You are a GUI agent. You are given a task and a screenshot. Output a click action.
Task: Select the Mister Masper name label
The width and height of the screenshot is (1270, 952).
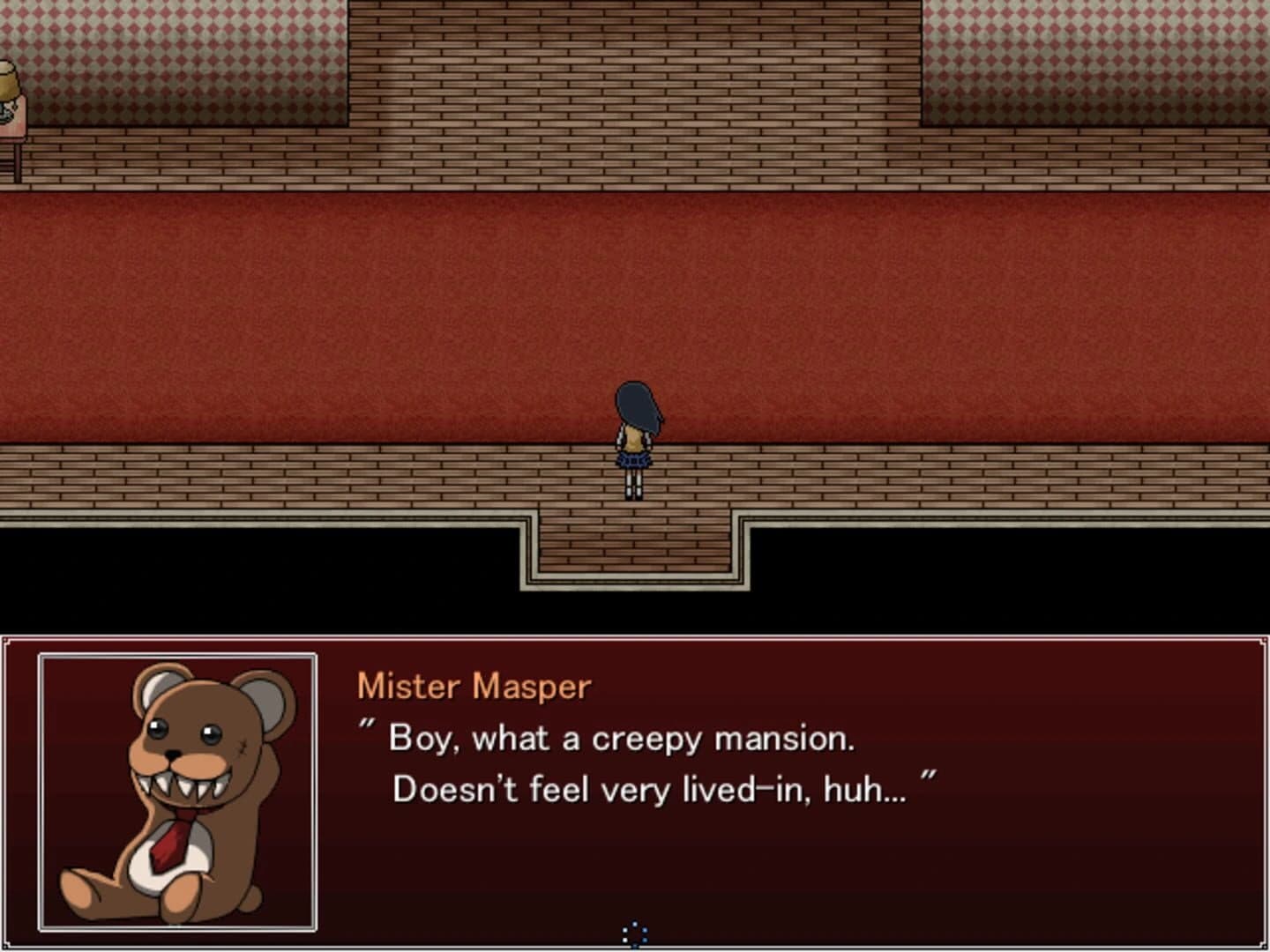474,686
